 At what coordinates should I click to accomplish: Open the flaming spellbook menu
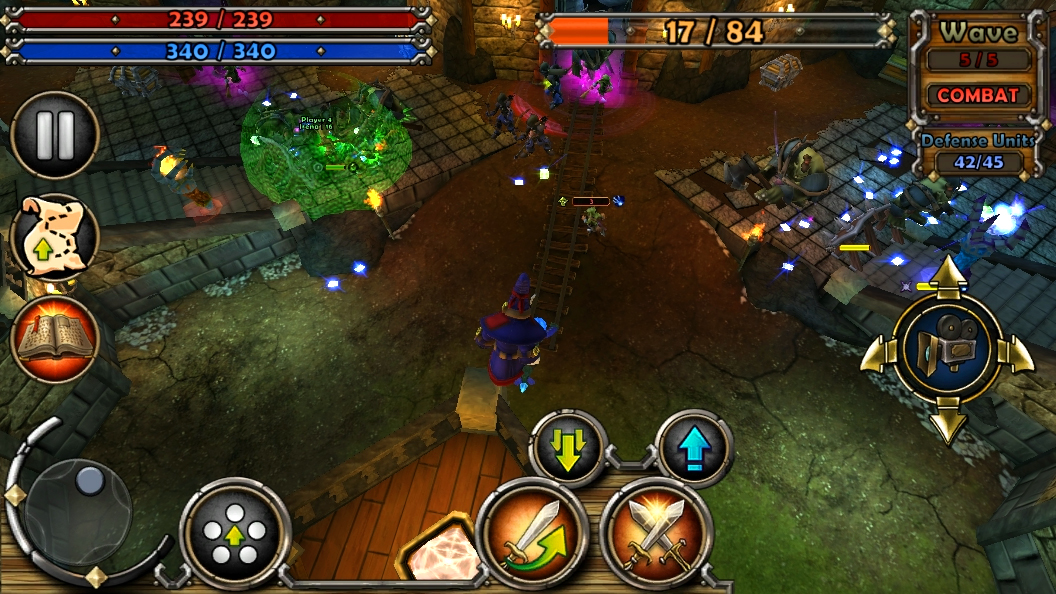(x=54, y=340)
